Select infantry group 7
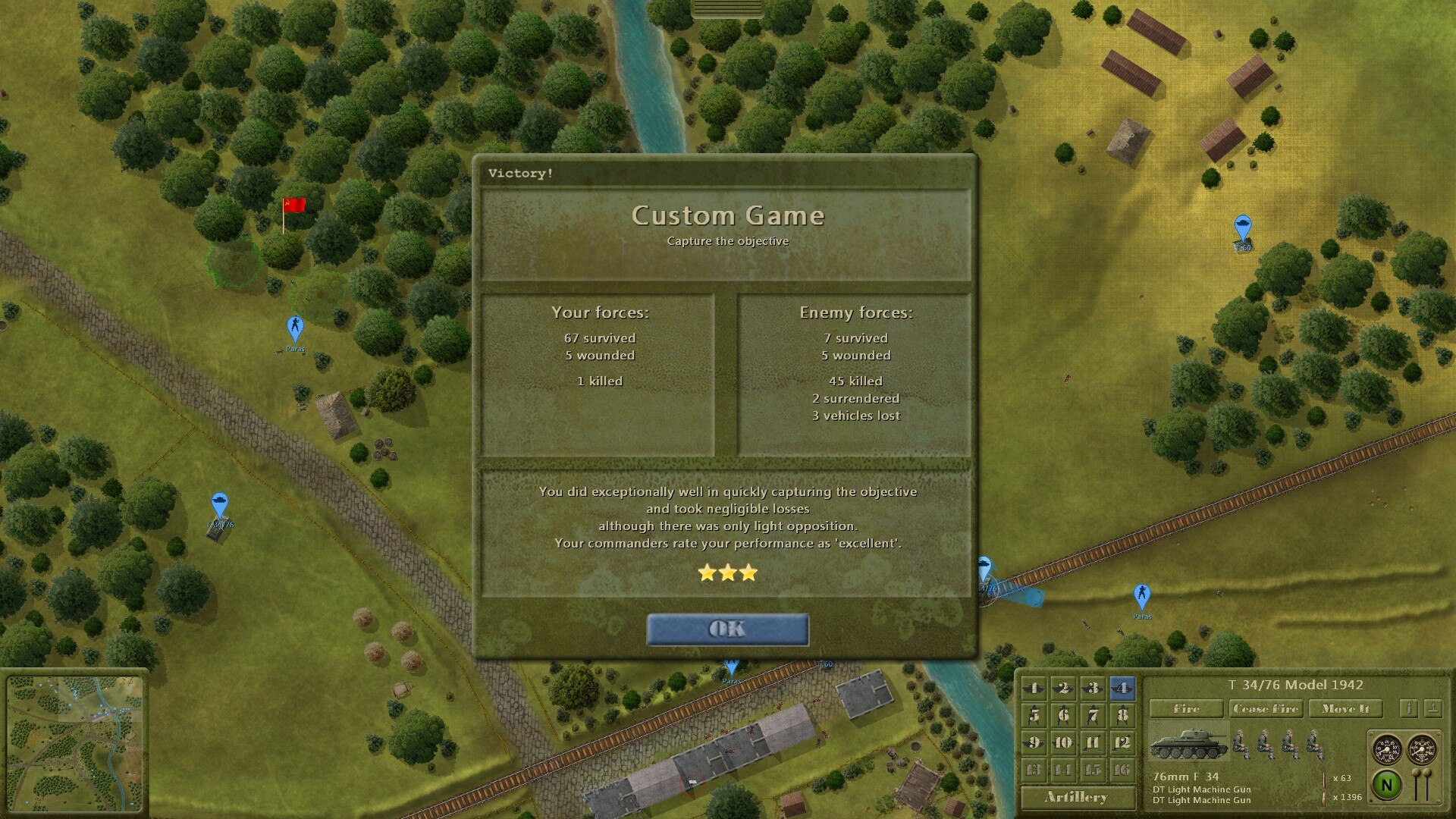 (1093, 715)
